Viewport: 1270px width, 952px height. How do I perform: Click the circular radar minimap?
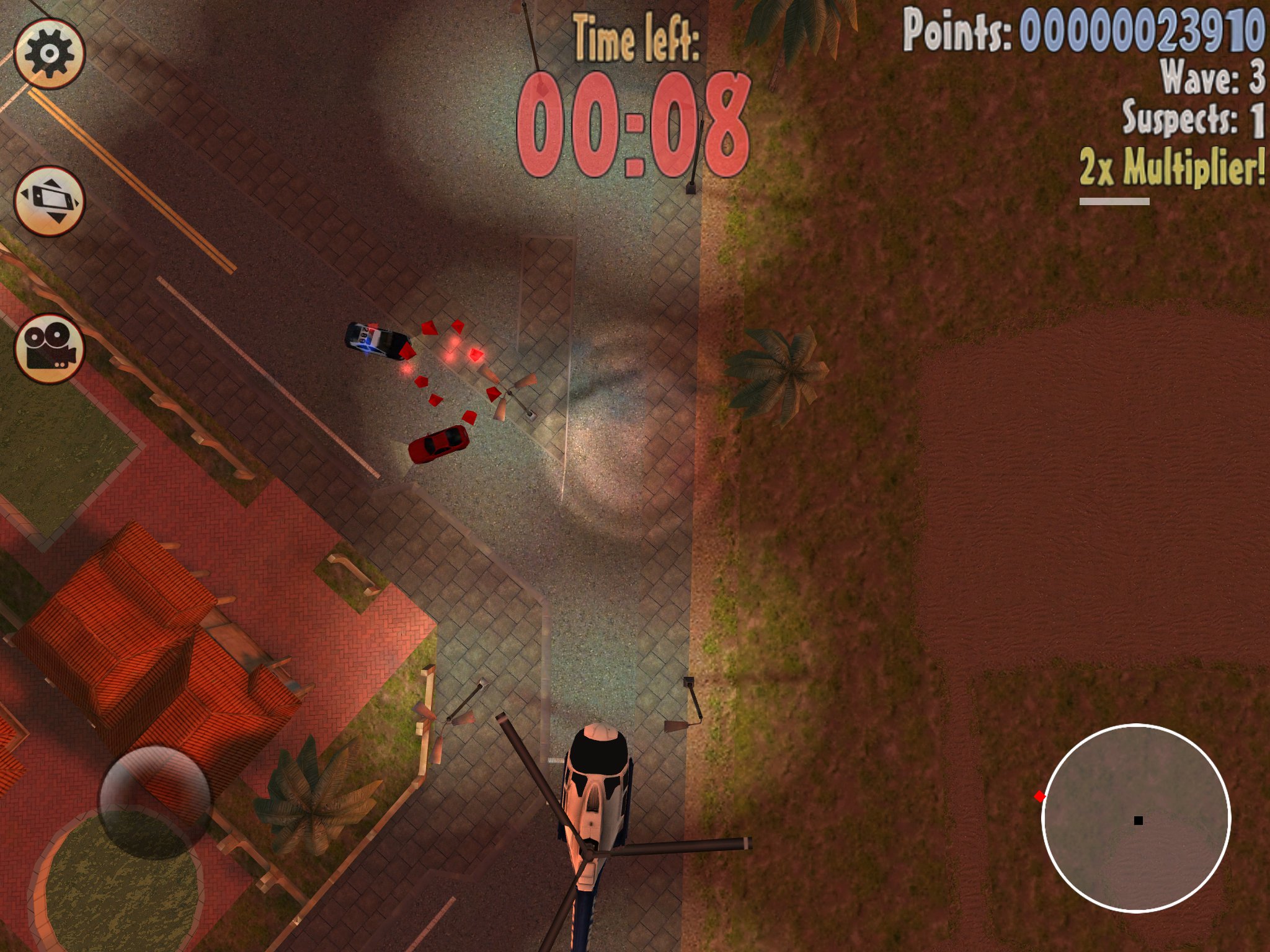tap(1135, 818)
